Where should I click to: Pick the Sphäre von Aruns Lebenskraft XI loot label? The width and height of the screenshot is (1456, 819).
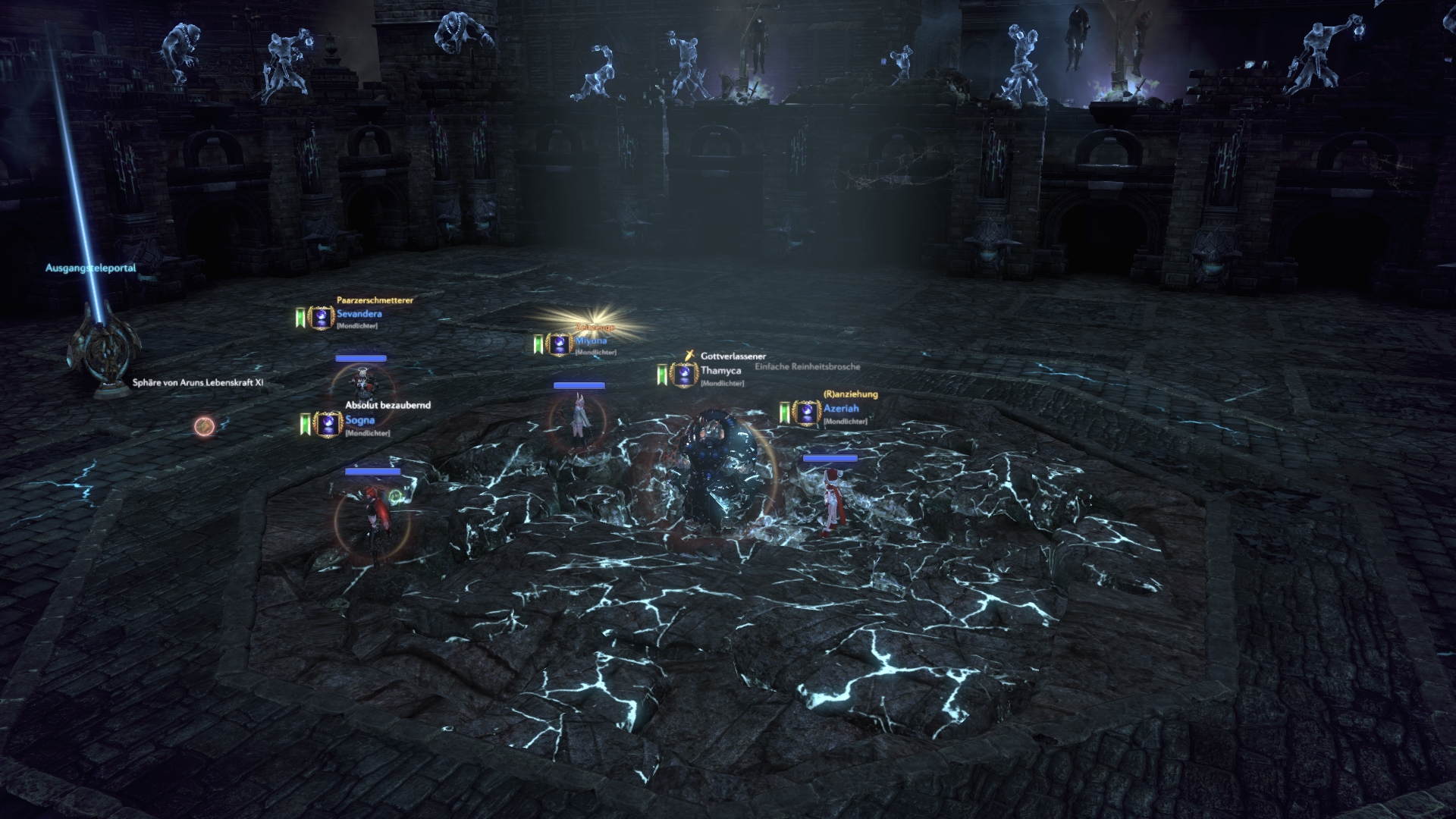[x=198, y=383]
